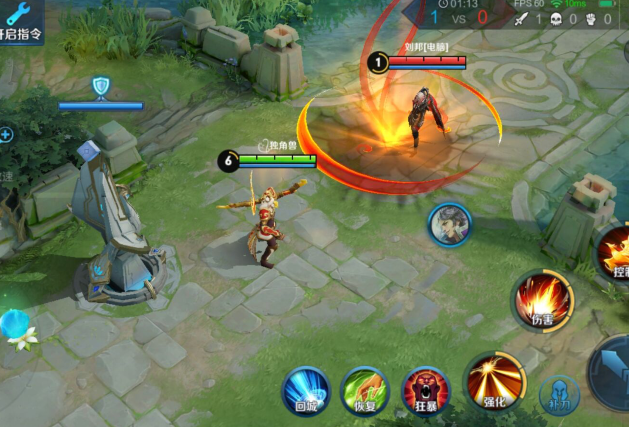Viewport: 629px width, 427px height.
Task: Target the enemy hero portrait icon
Action: pos(450,225)
